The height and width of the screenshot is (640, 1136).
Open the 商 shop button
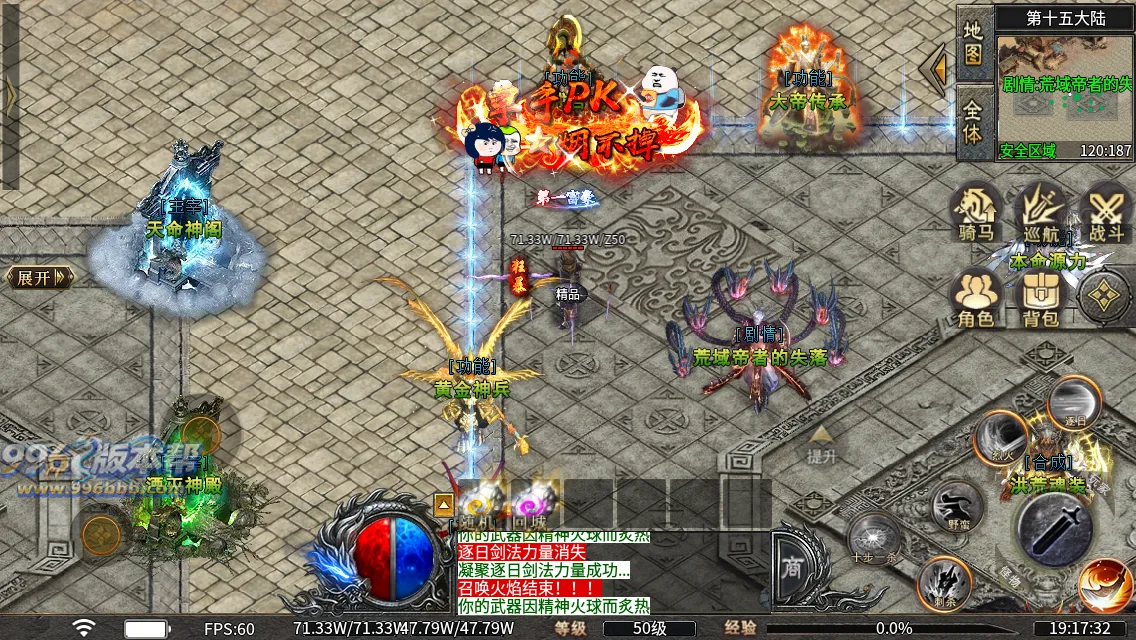point(792,564)
